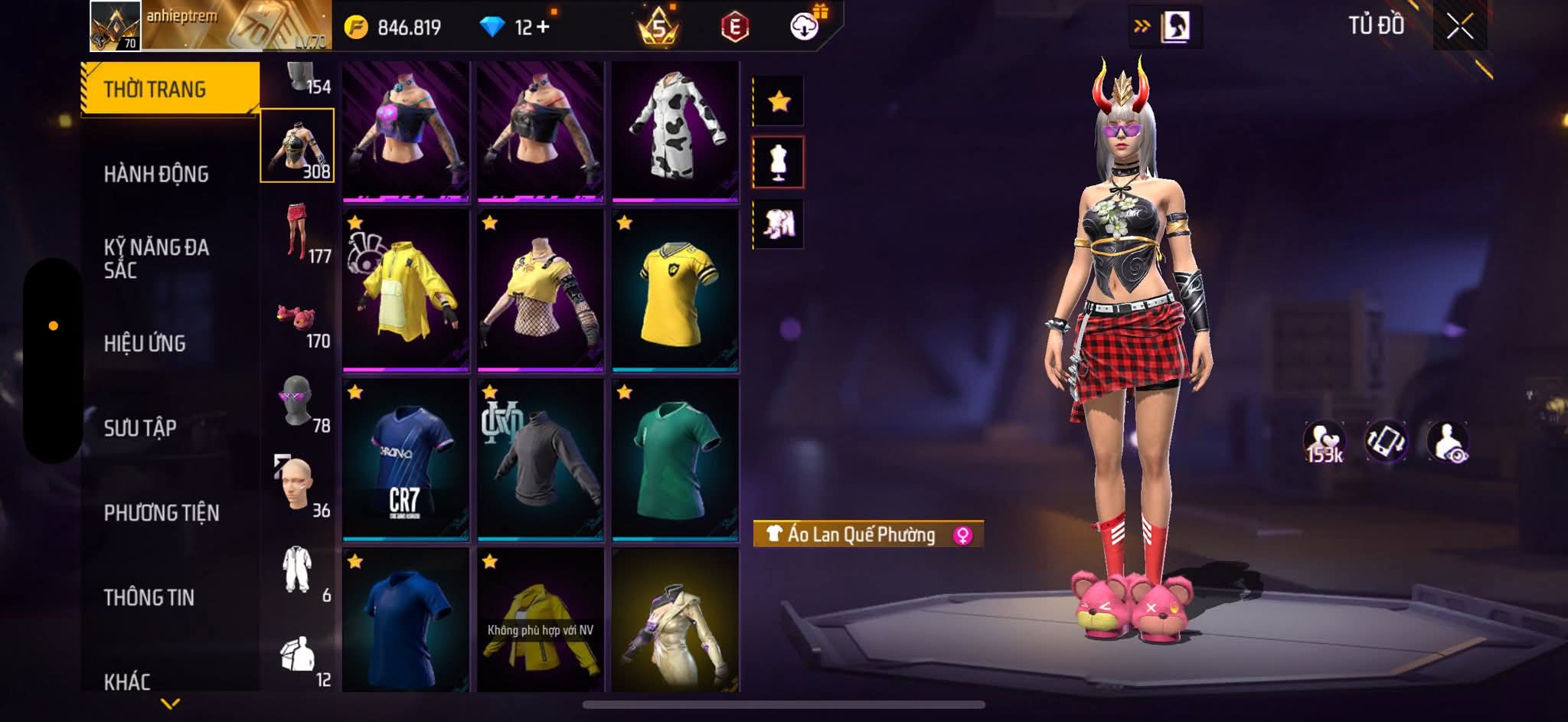Open the Sưu Tập collection menu

[140, 428]
